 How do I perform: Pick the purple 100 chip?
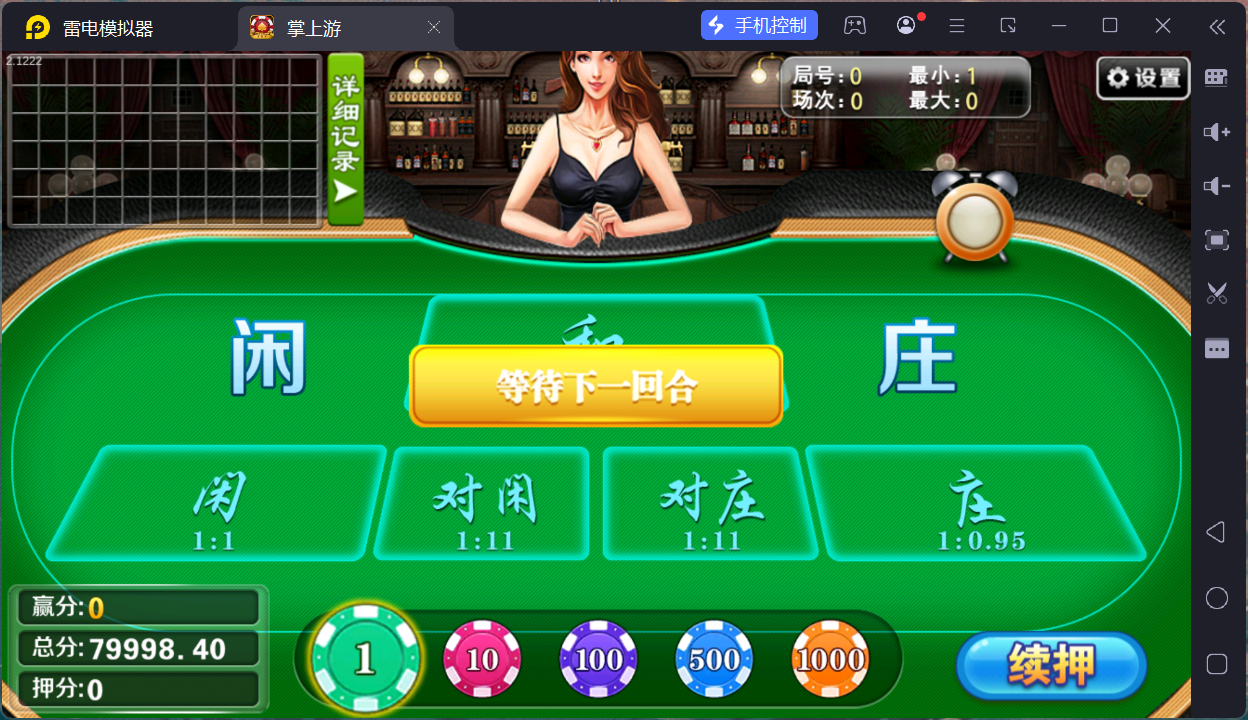[598, 659]
